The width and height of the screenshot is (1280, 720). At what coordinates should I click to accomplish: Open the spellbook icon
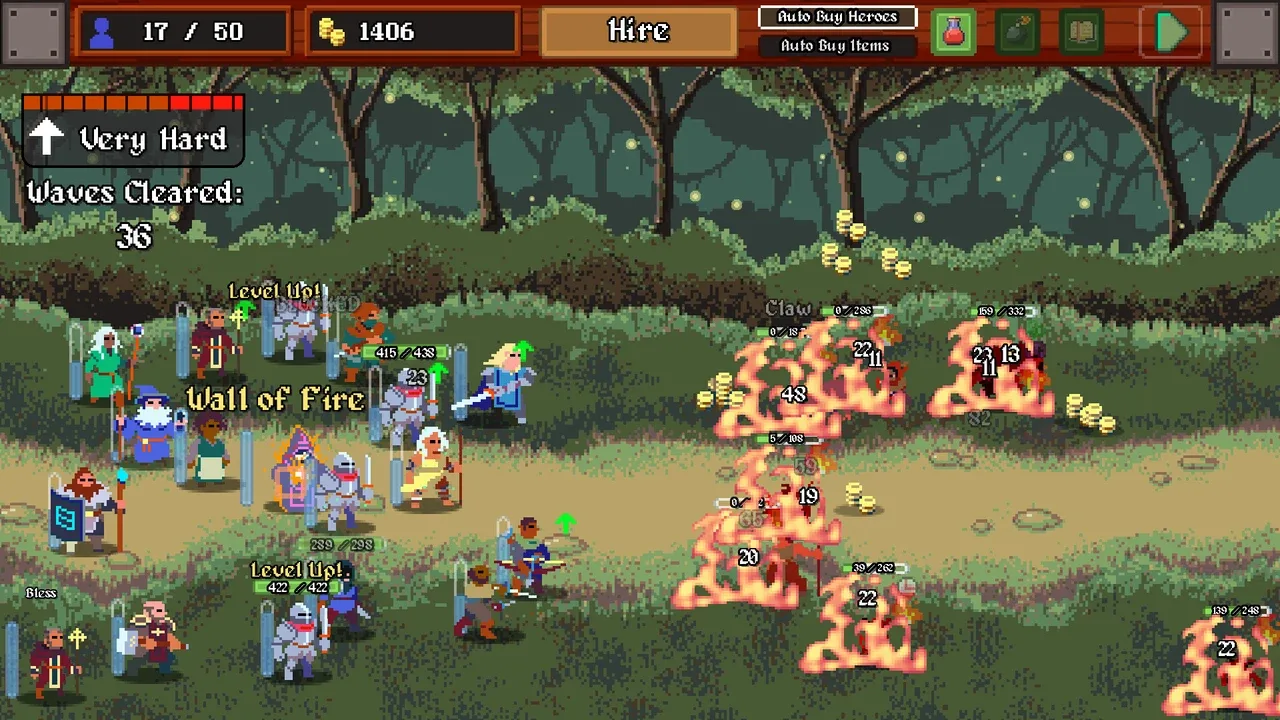tap(1082, 32)
